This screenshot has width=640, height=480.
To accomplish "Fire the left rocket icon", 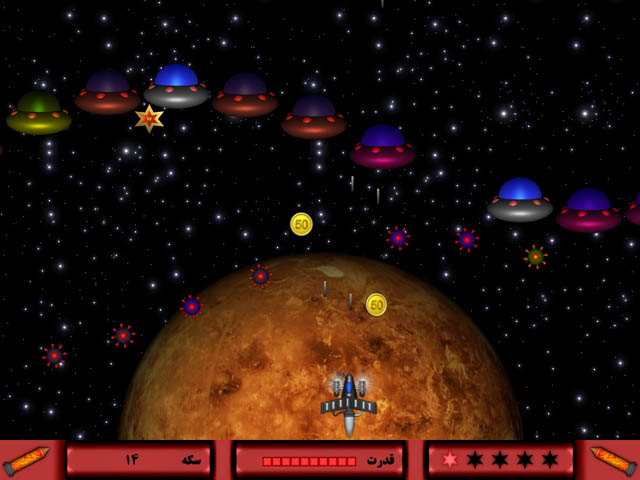I will [x=27, y=460].
